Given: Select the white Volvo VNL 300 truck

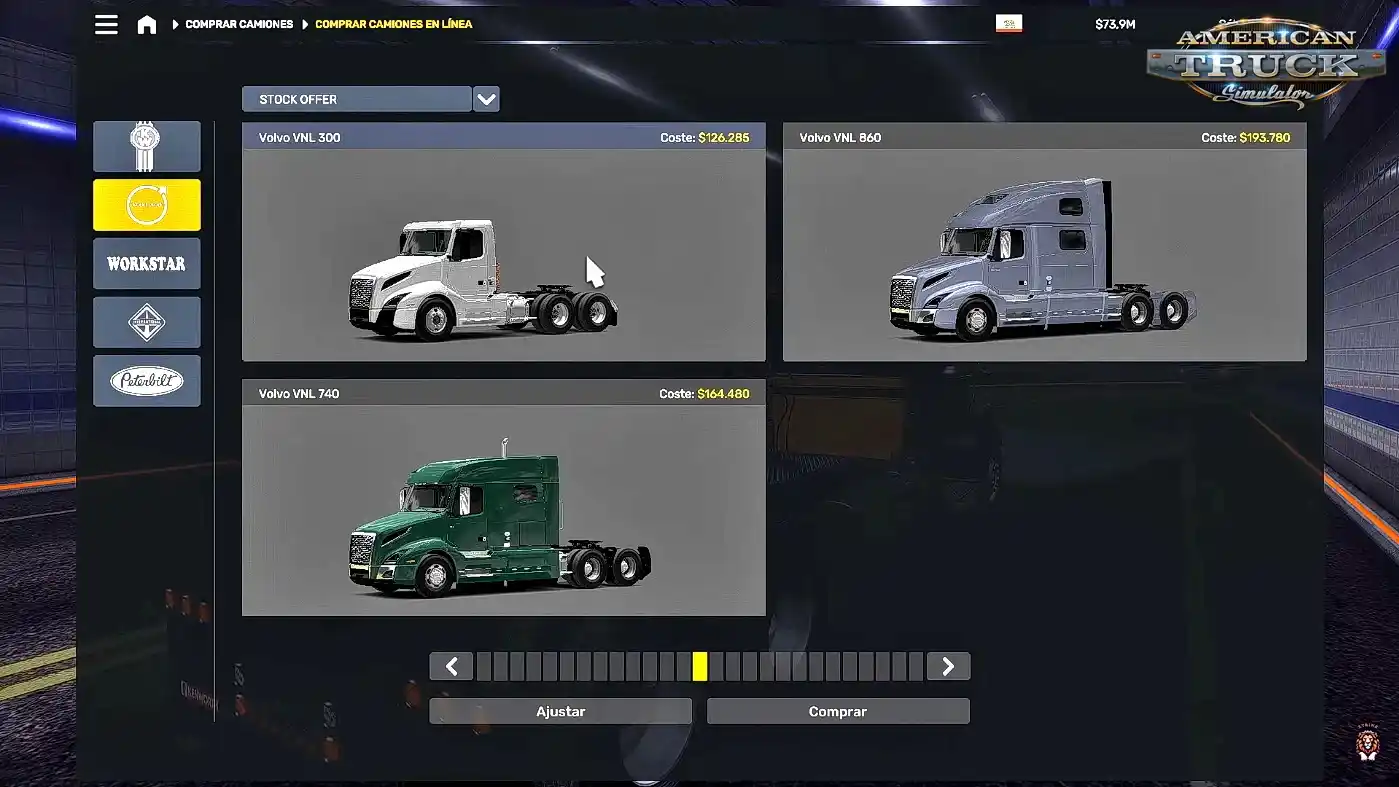Looking at the screenshot, I should coord(503,254).
